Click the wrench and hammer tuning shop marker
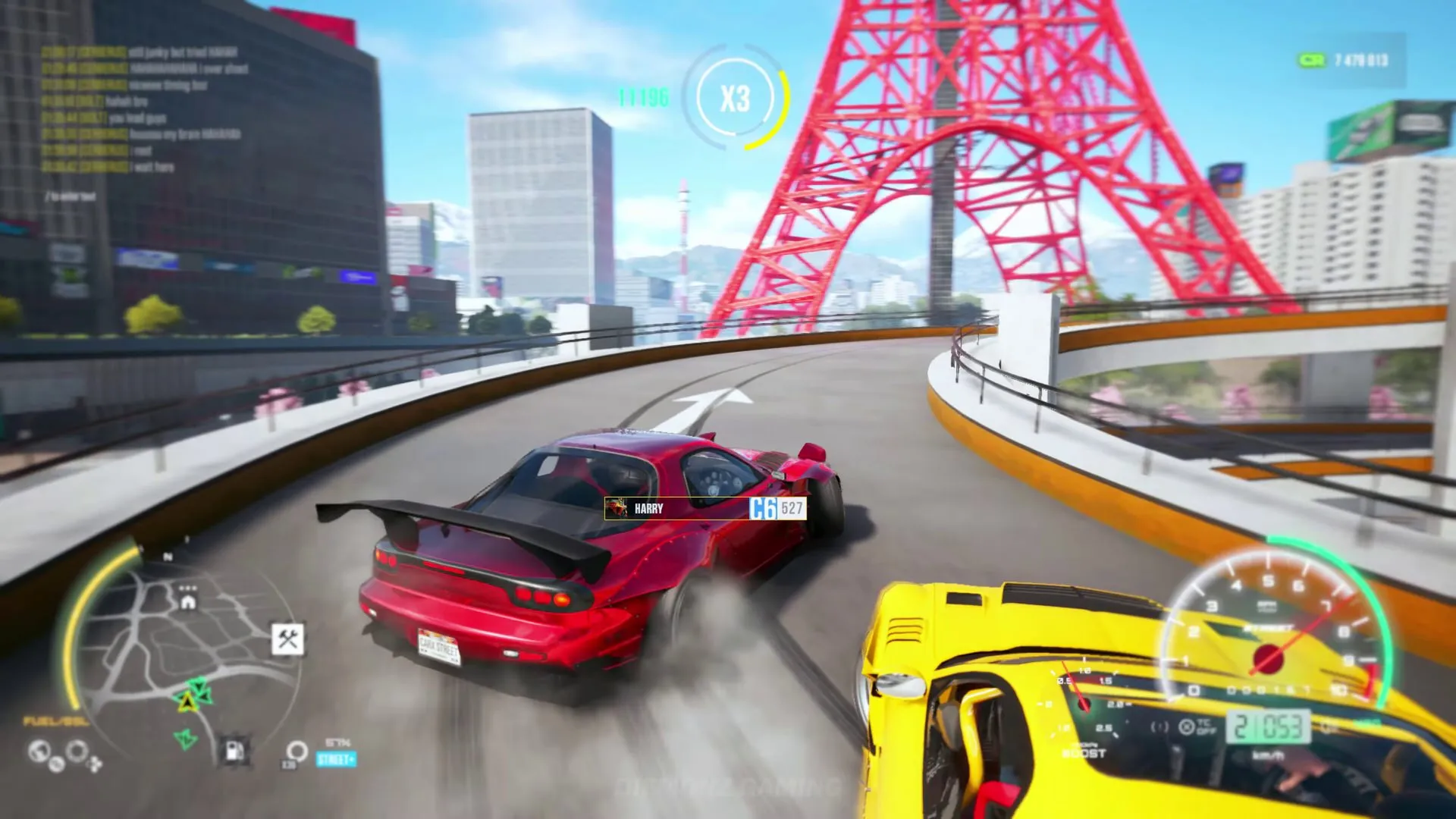 coord(288,639)
